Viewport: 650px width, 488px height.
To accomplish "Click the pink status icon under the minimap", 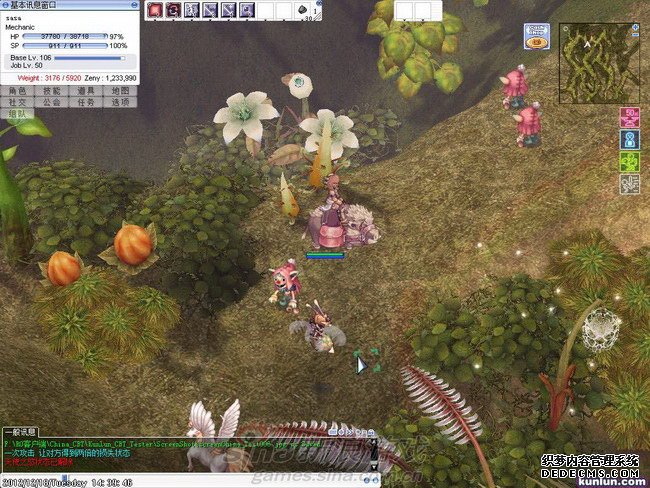I will (x=629, y=118).
